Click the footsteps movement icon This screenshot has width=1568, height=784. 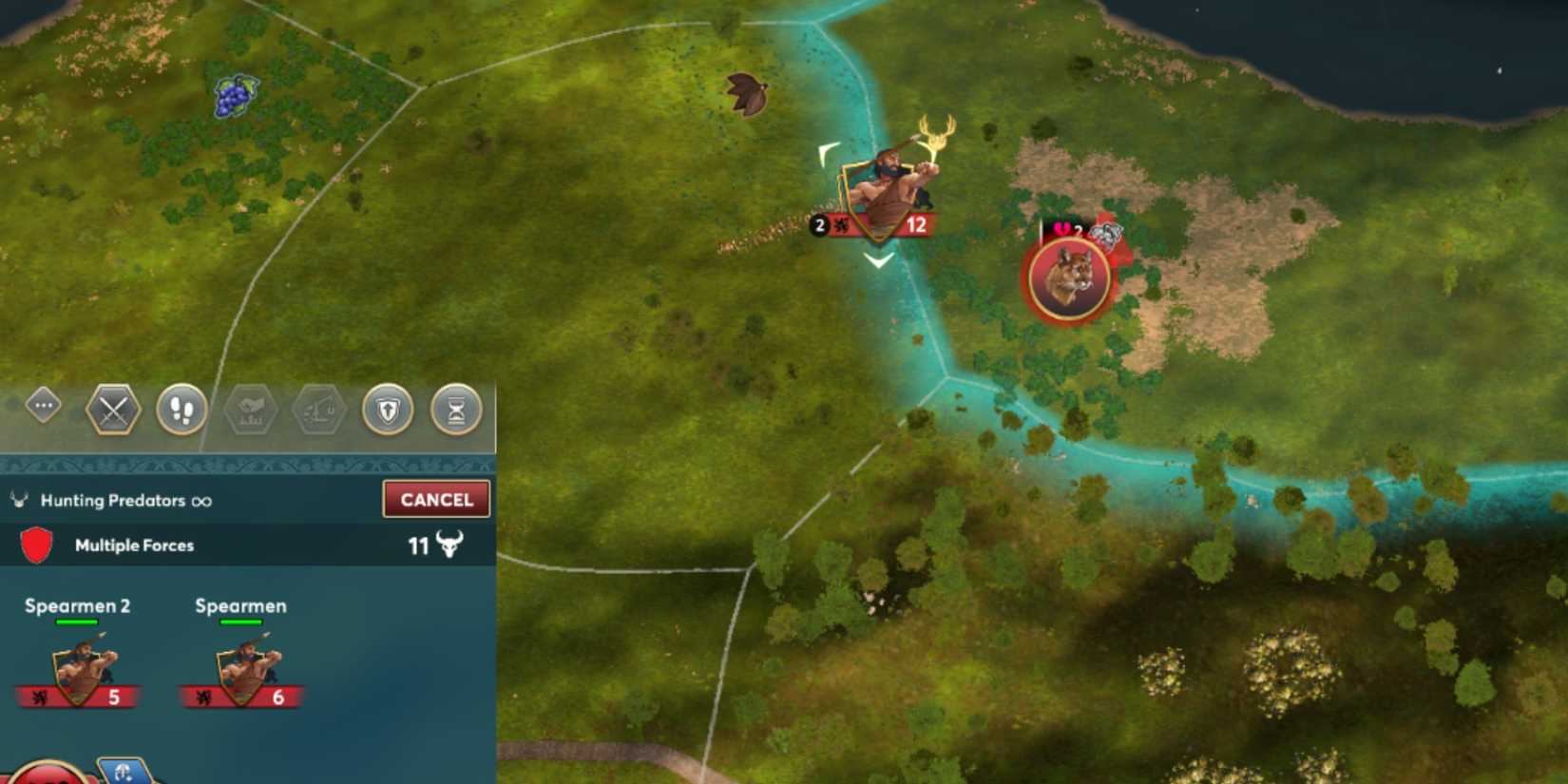pyautogui.click(x=182, y=410)
